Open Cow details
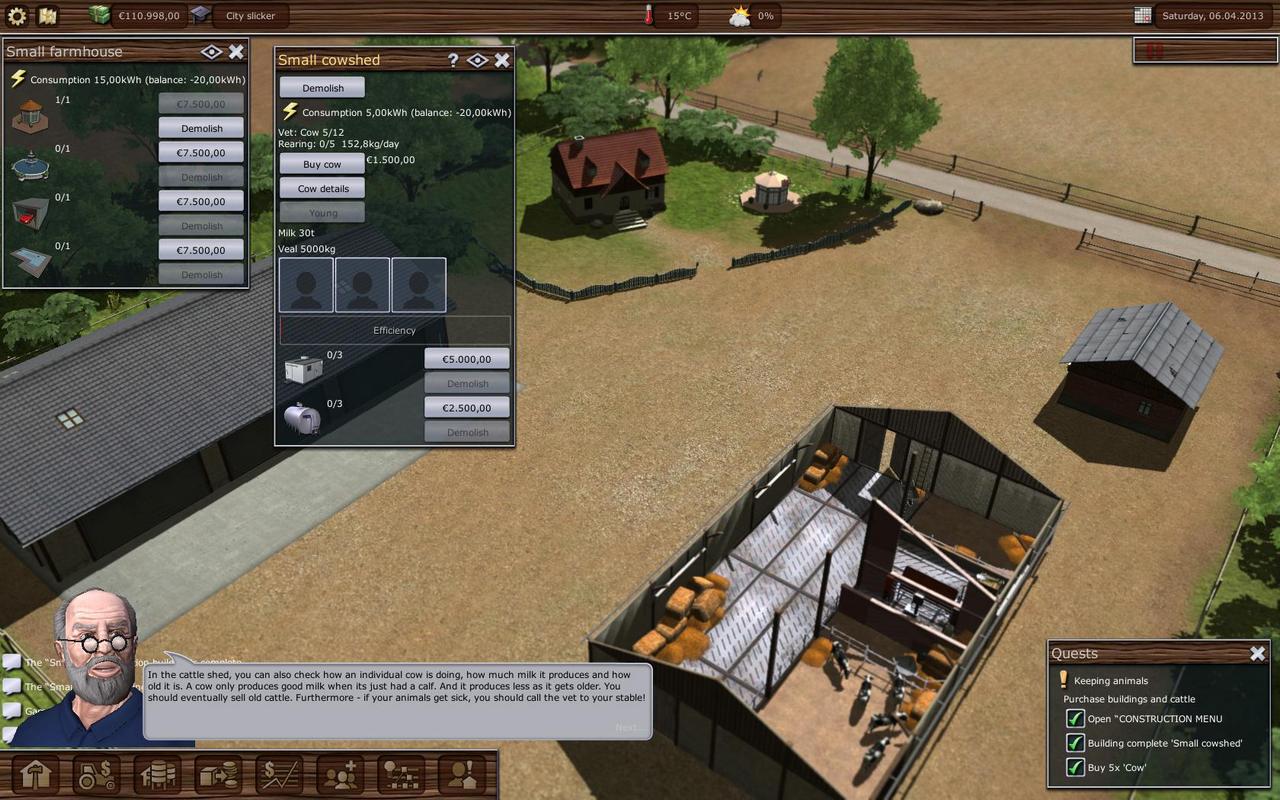 (x=322, y=188)
